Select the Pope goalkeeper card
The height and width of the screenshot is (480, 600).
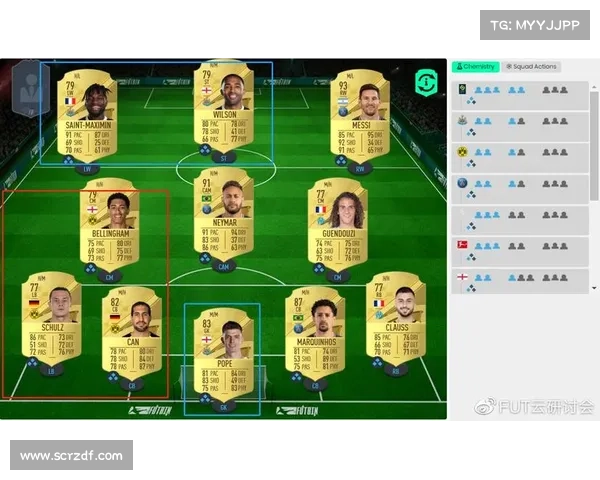click(222, 348)
